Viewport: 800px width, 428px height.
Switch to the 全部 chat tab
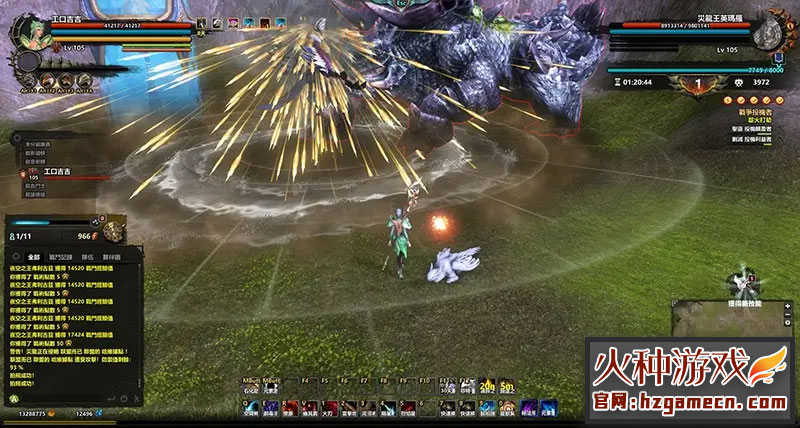pyautogui.click(x=34, y=257)
